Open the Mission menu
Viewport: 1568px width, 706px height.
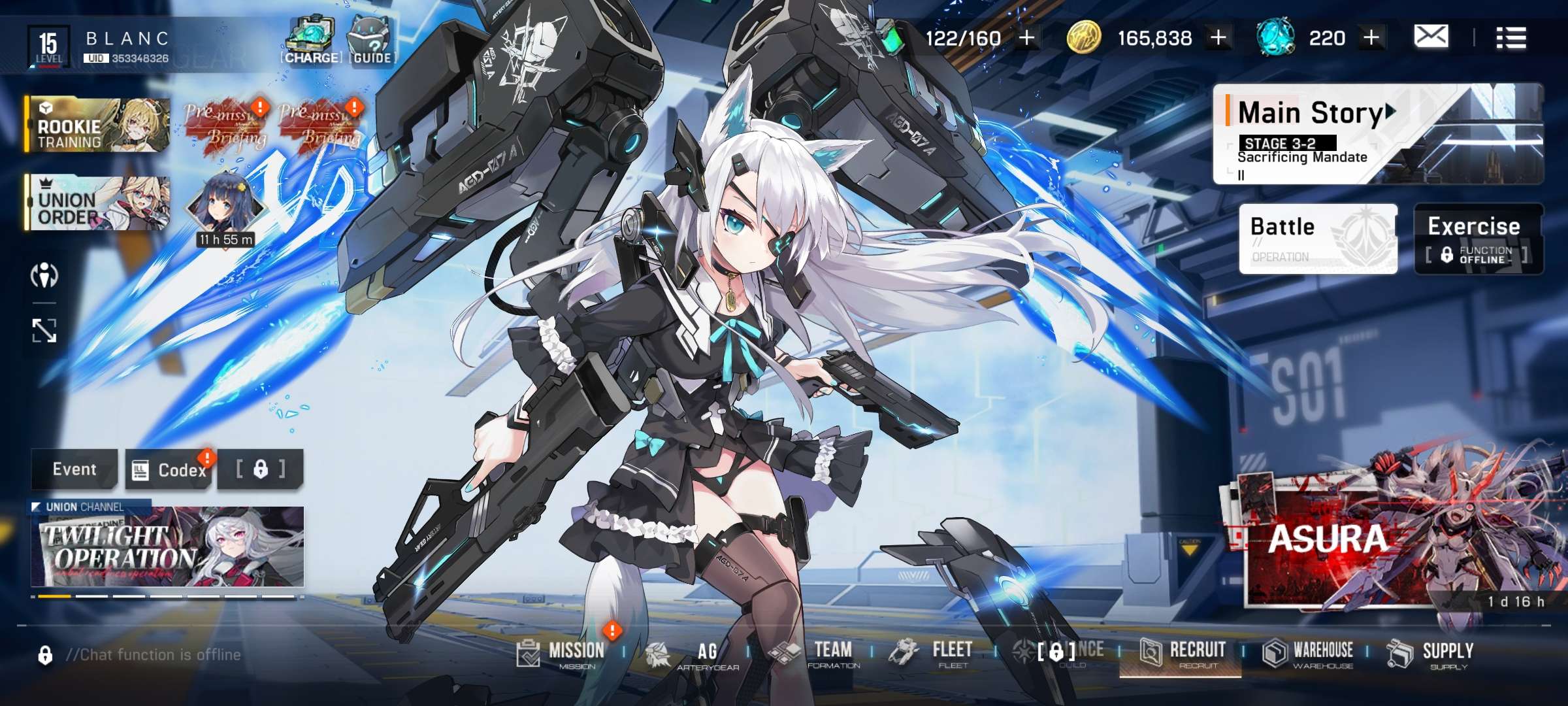pyautogui.click(x=563, y=653)
